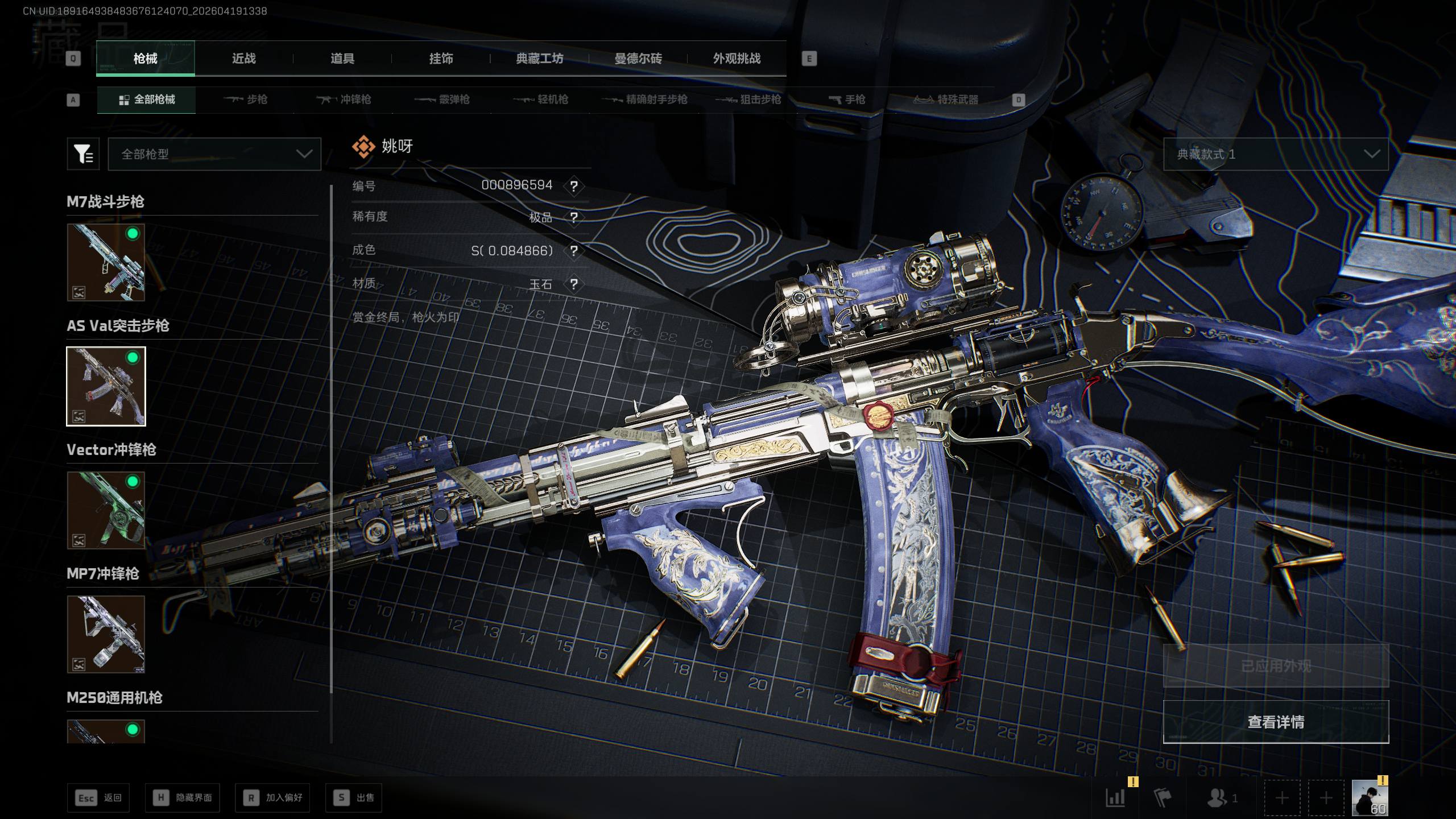Open 查看详情 view details

[1275, 722]
